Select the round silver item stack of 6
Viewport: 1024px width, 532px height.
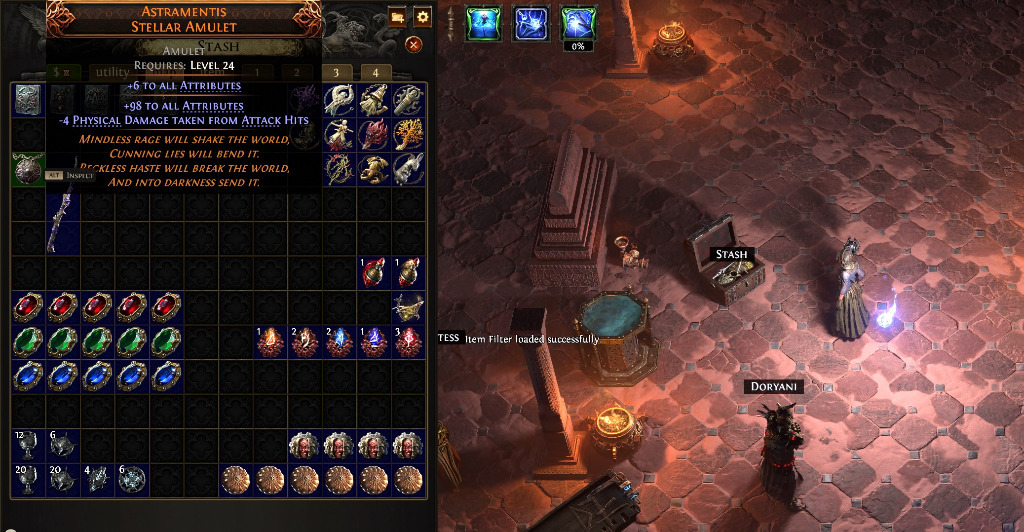click(131, 480)
